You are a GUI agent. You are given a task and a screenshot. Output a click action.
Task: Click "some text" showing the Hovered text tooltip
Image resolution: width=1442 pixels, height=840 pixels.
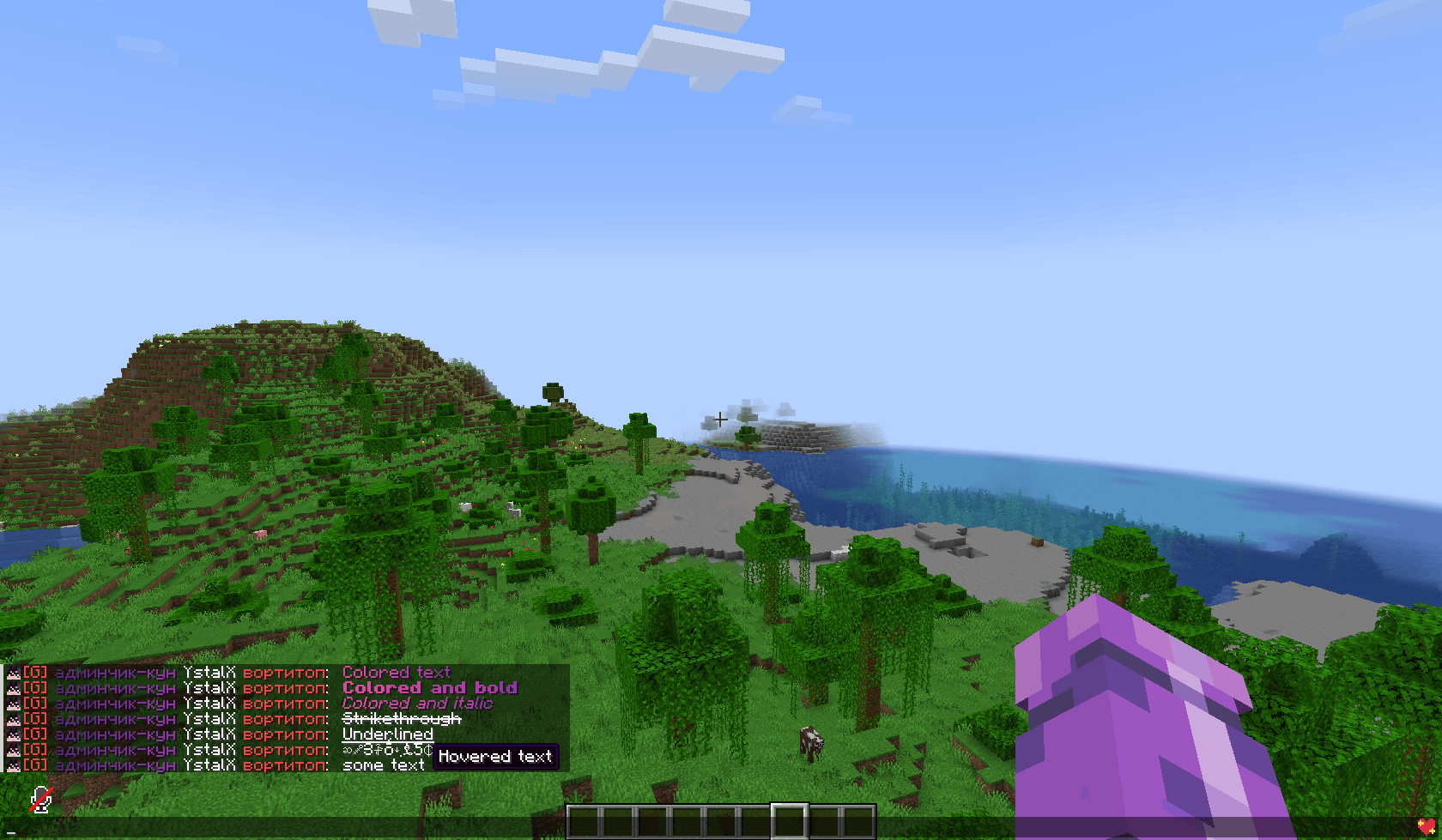384,765
